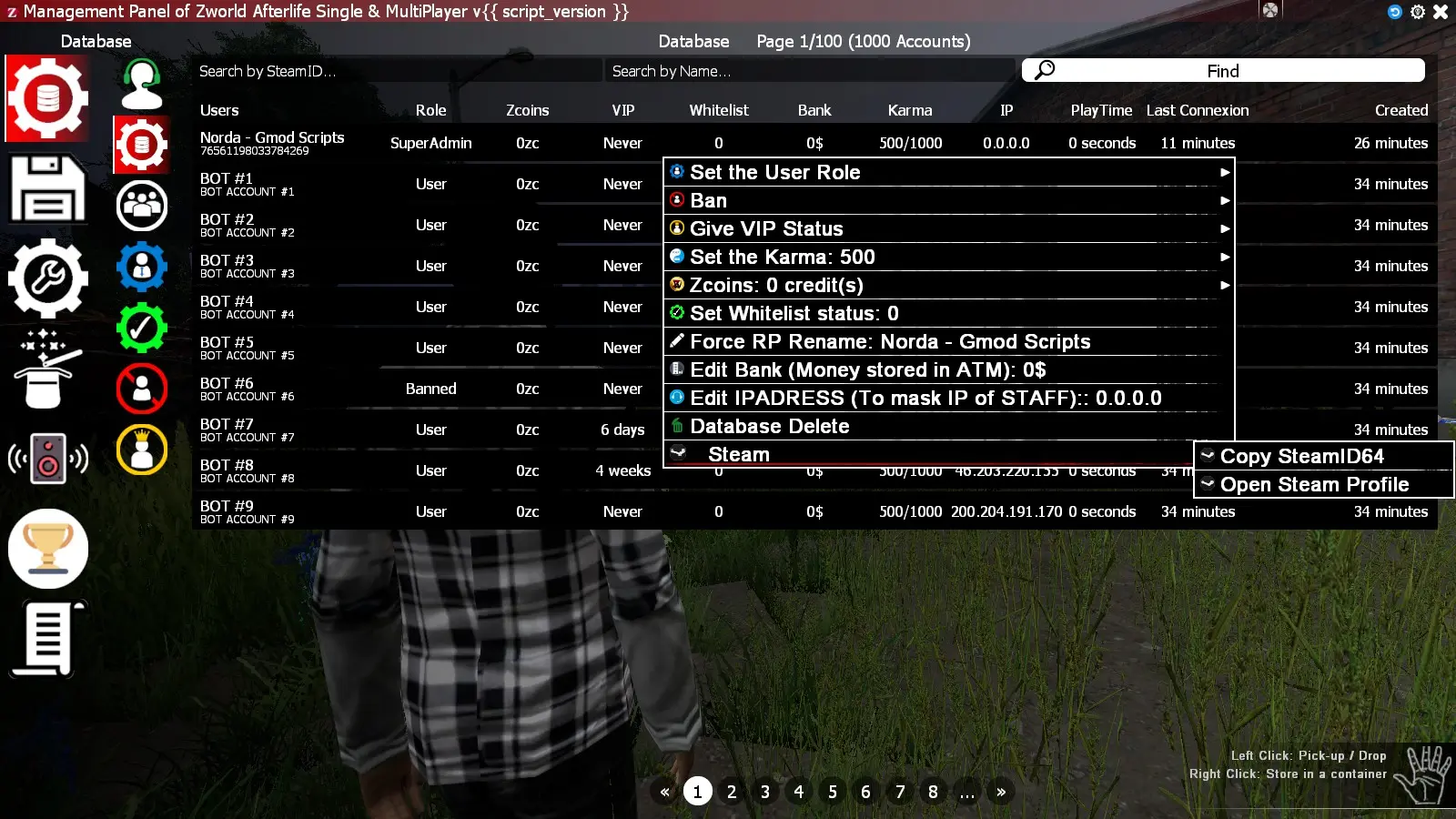This screenshot has height=819, width=1456.
Task: Click the scroll logs icon
Action: pos(47,637)
